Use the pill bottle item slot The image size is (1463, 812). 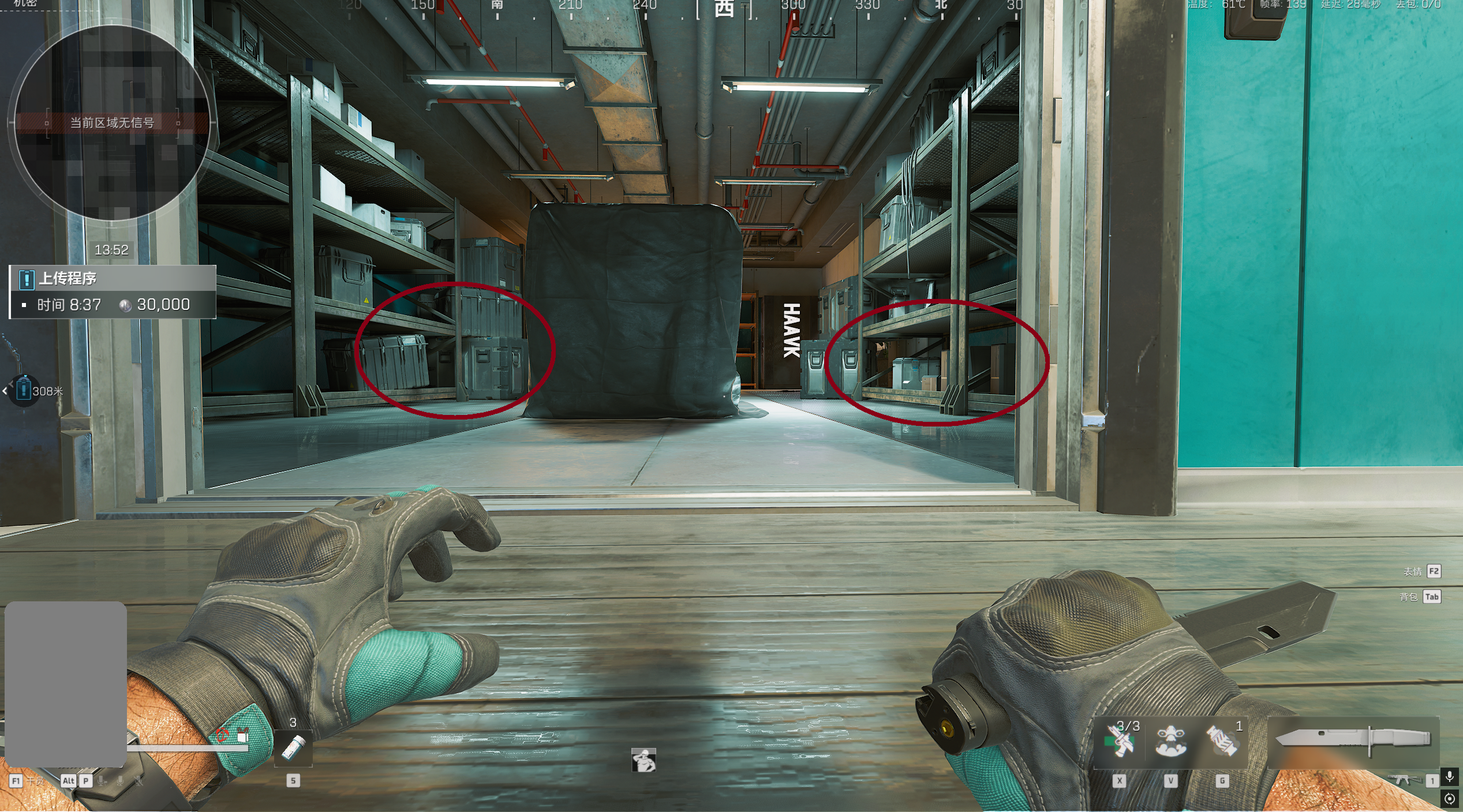coord(293,748)
